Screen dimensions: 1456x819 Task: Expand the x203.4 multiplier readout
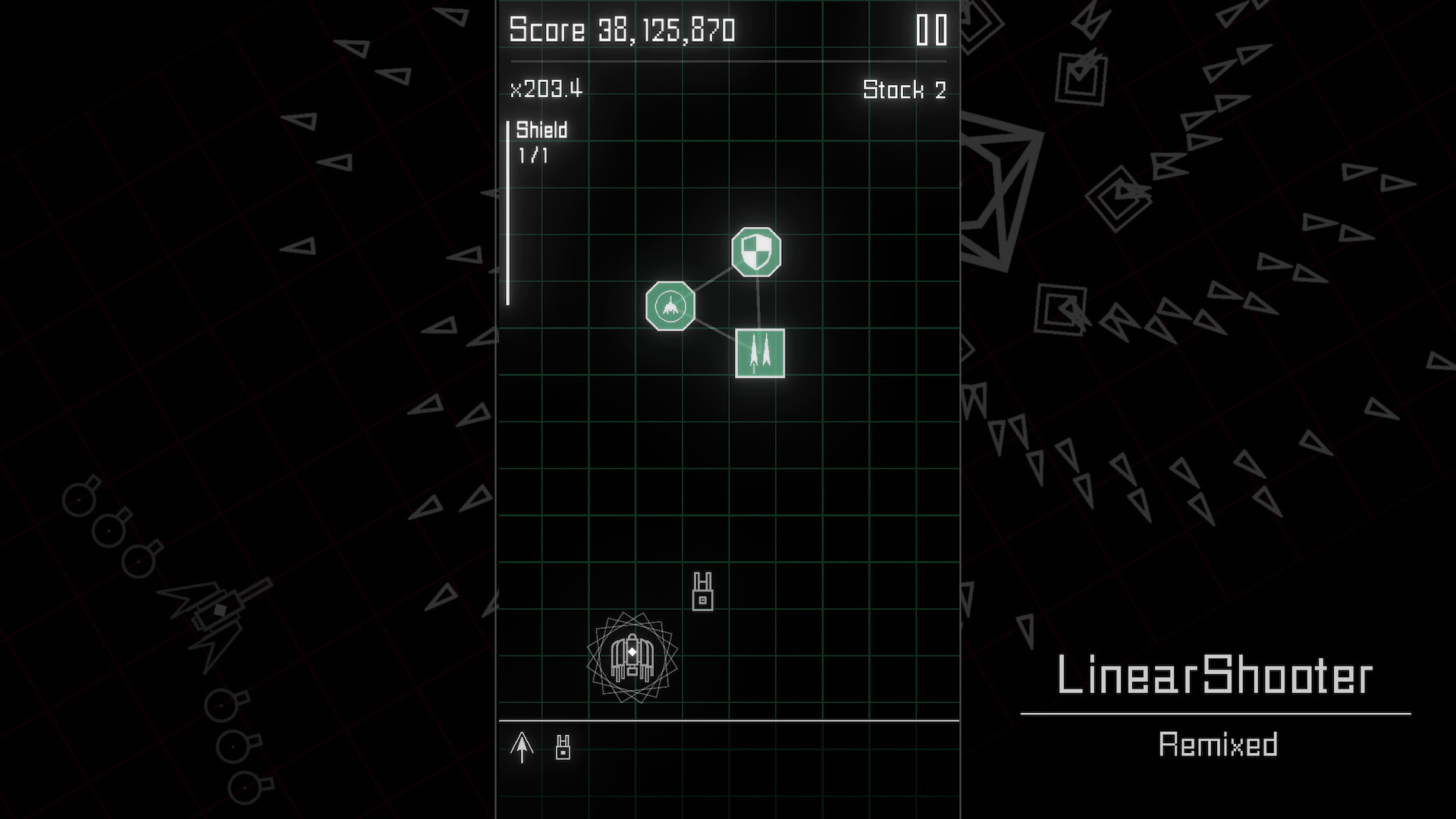click(x=546, y=89)
